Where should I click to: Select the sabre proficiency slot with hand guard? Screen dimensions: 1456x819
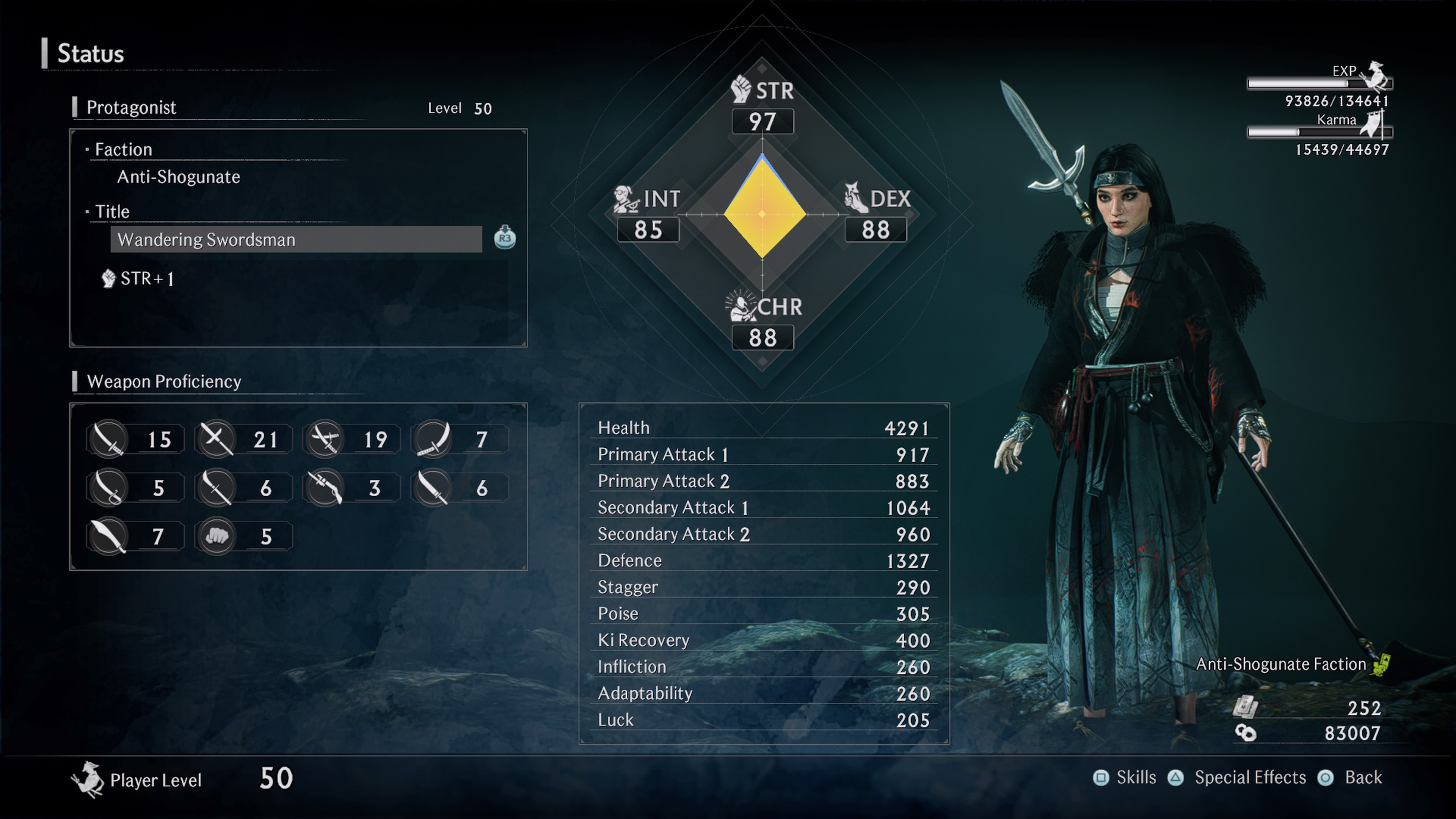(x=136, y=488)
